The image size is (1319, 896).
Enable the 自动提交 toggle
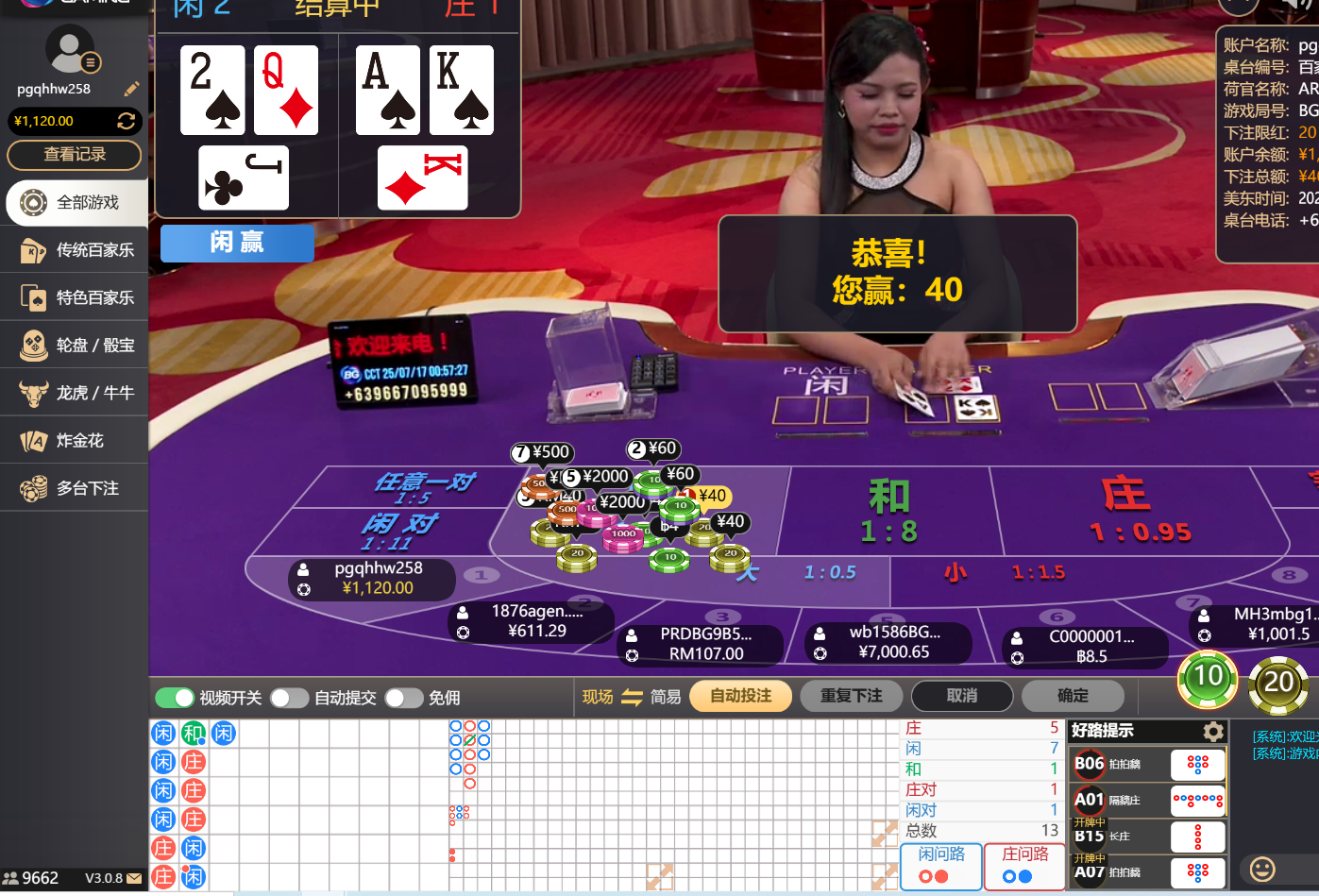coord(289,698)
